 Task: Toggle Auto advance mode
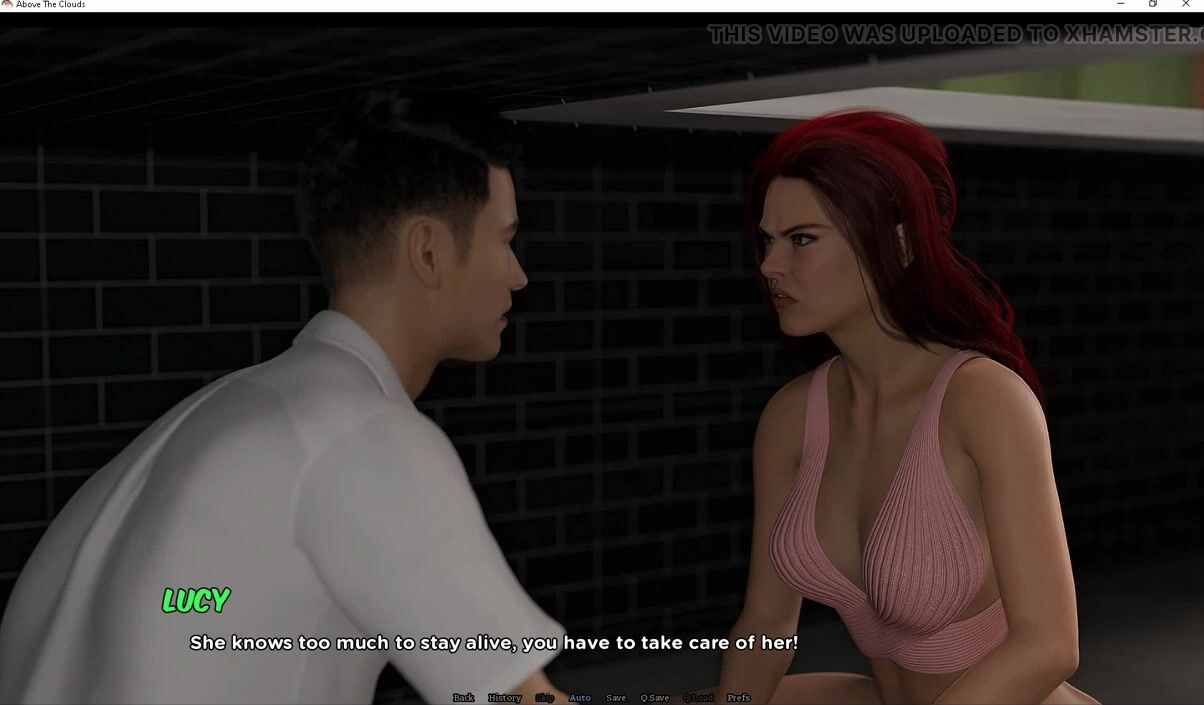[580, 698]
